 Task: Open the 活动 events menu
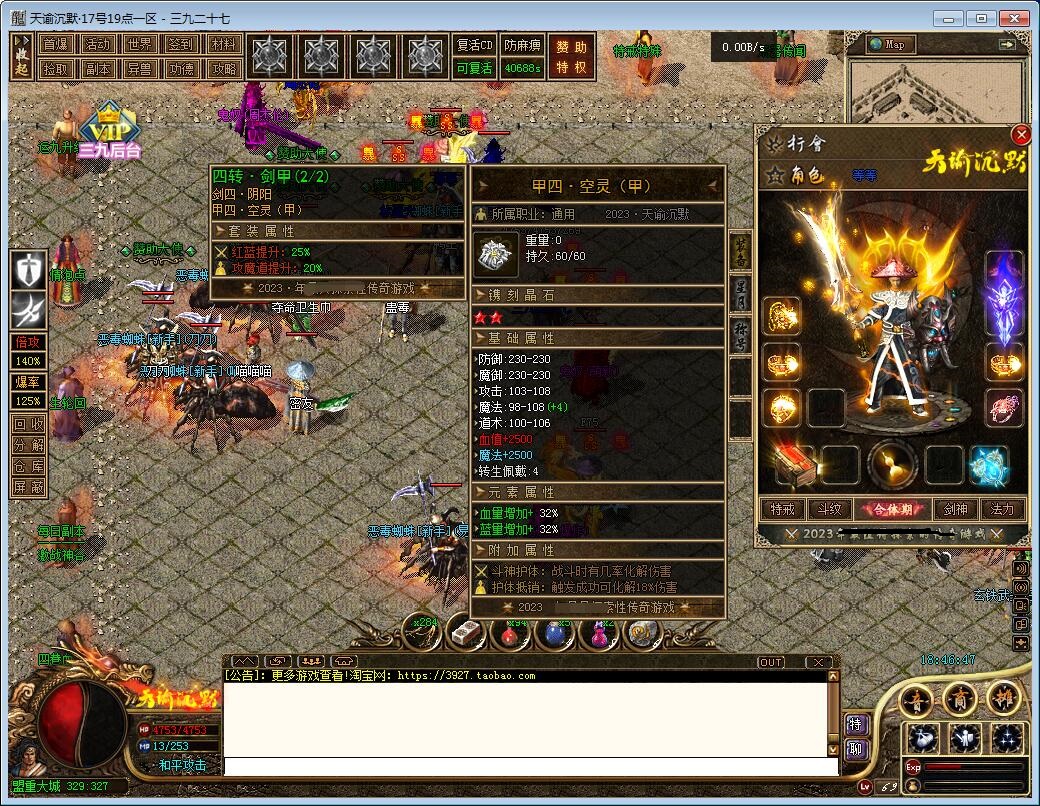tap(98, 45)
